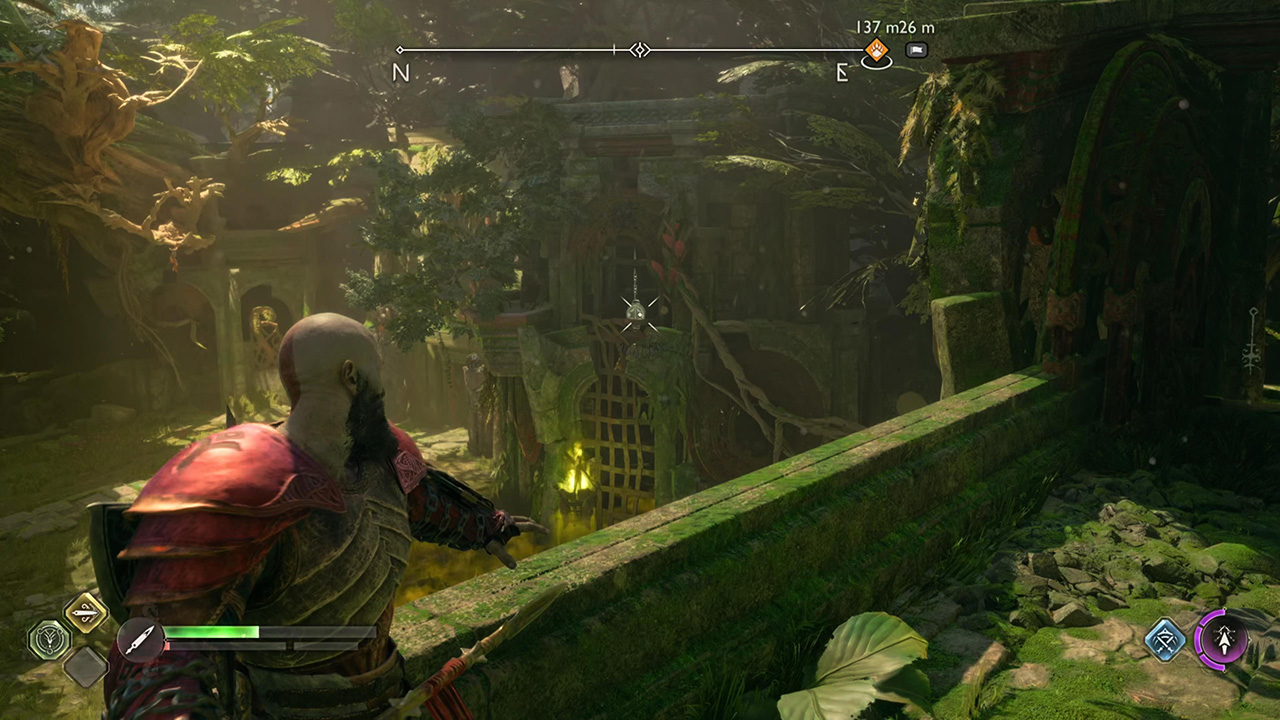This screenshot has width=1280, height=720.
Task: Click the compass bar's center diamond marker
Action: [640, 50]
